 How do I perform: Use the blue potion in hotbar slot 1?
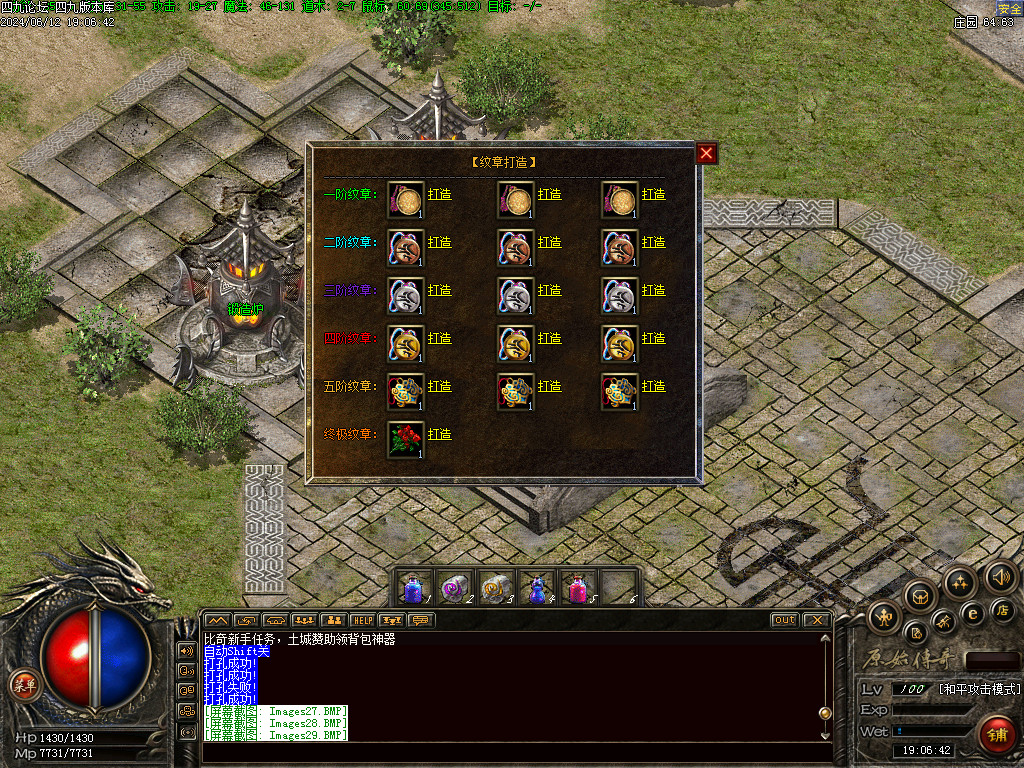pos(415,586)
